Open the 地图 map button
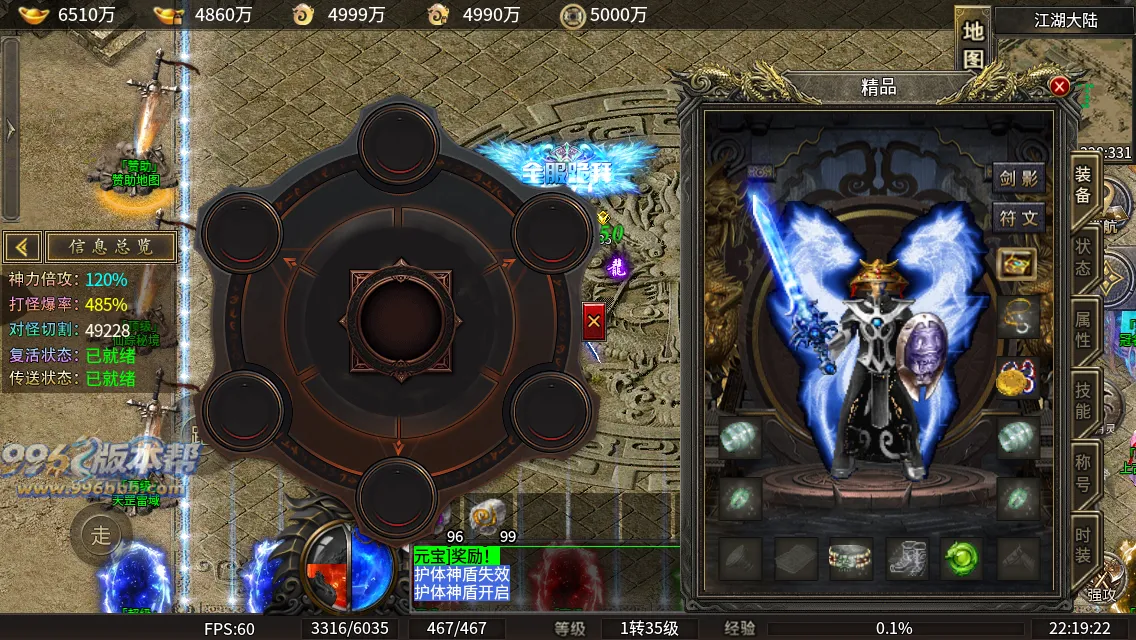Screen dimensions: 1136x640 coord(973,44)
